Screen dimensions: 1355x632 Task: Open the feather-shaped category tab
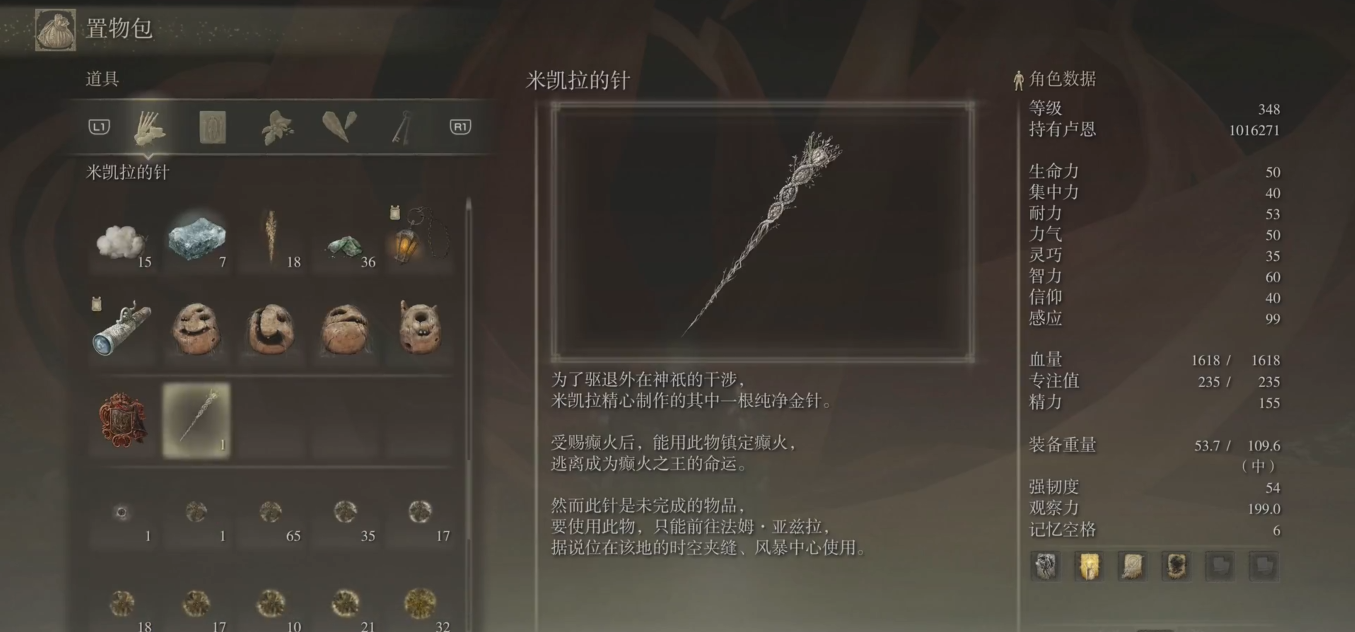tap(338, 127)
